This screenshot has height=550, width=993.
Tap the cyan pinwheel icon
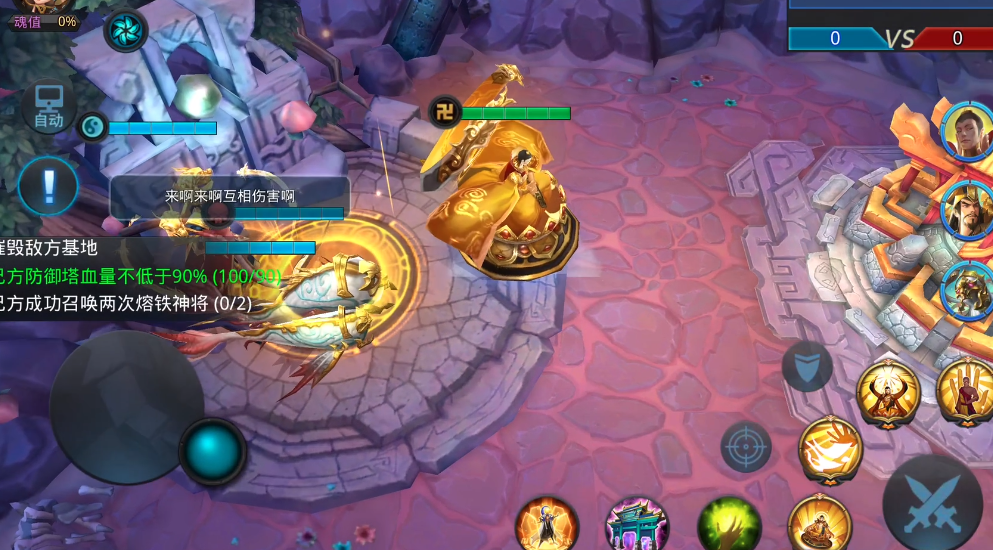pos(126,30)
